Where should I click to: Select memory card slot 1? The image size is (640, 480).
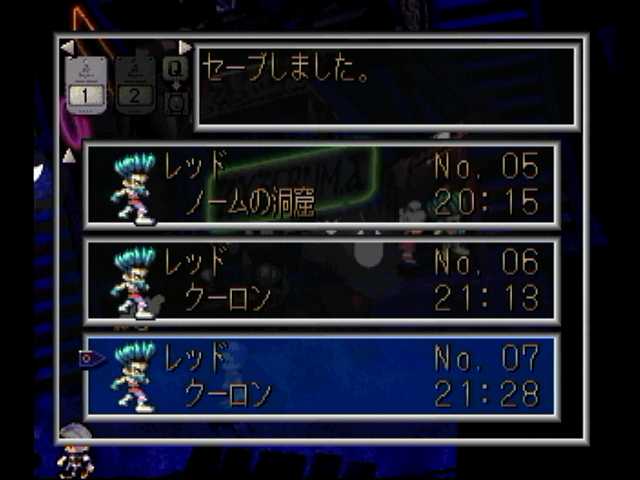(86, 85)
